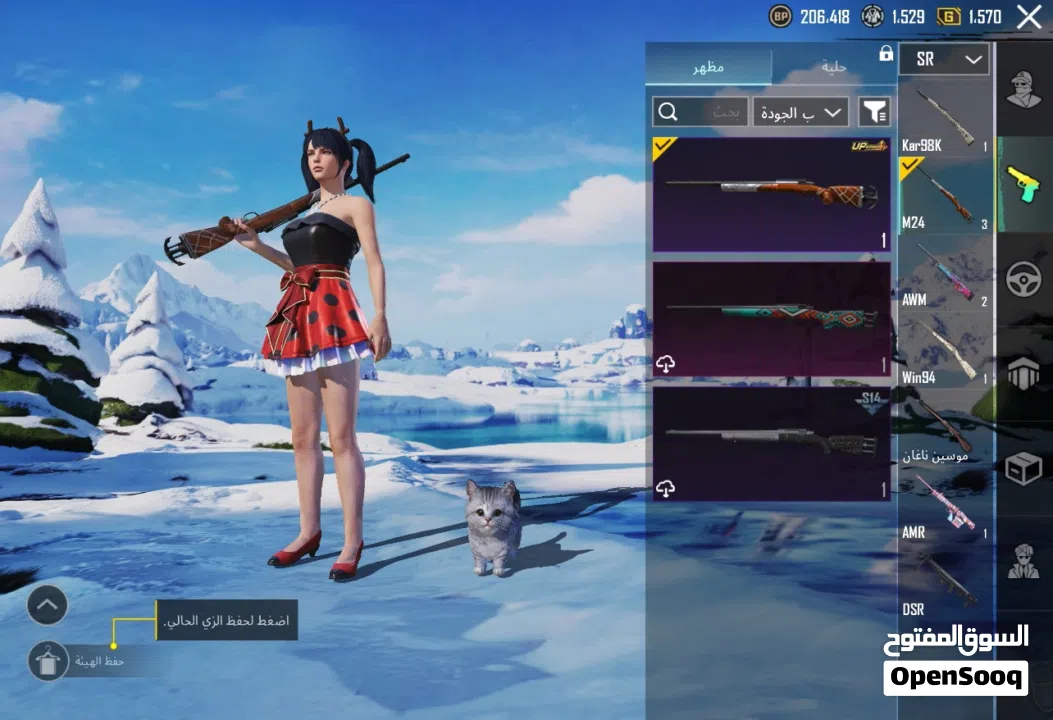Close the inventory screen
The width and height of the screenshot is (1053, 720).
[1029, 16]
